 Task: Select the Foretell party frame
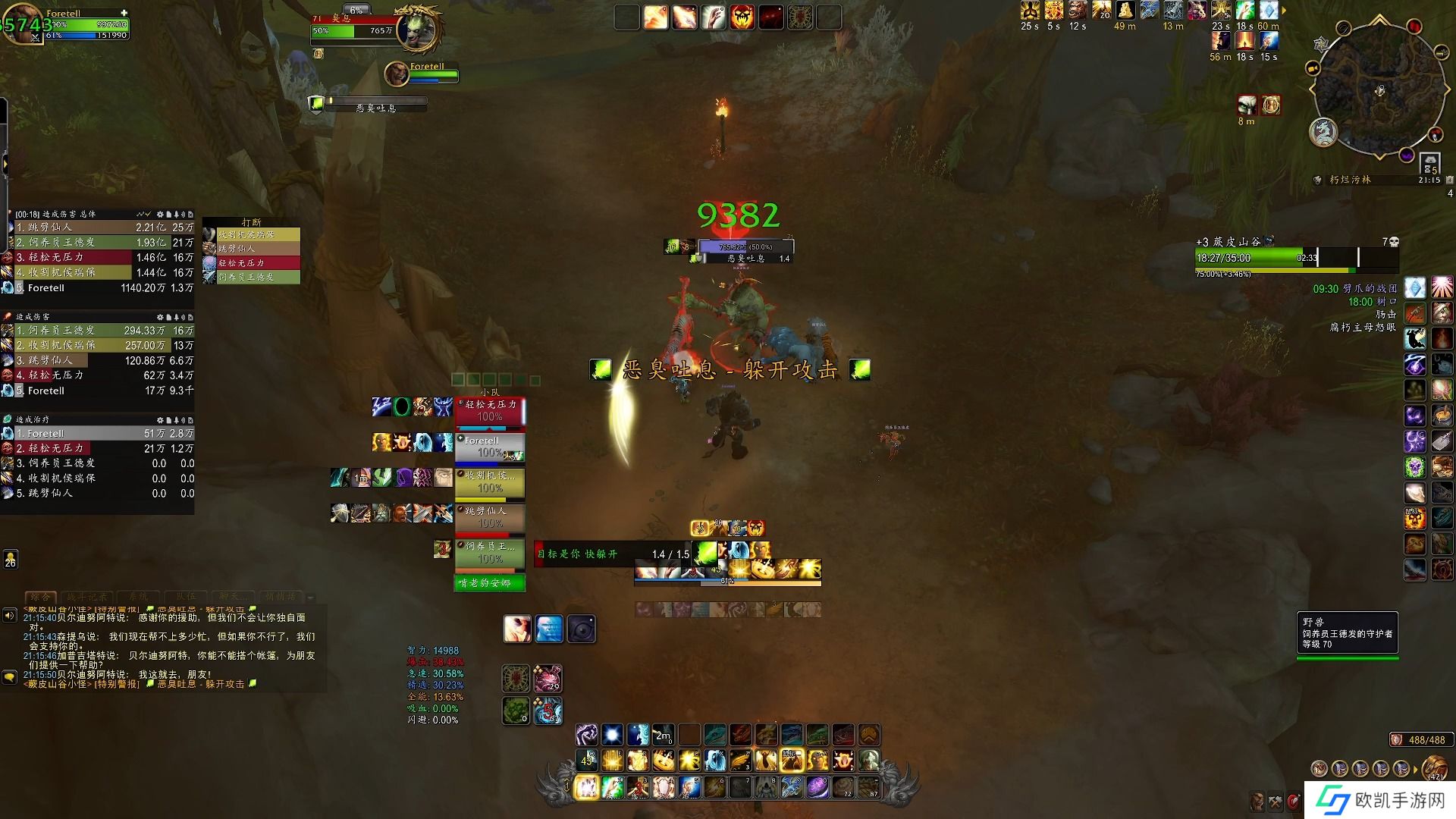coord(490,447)
